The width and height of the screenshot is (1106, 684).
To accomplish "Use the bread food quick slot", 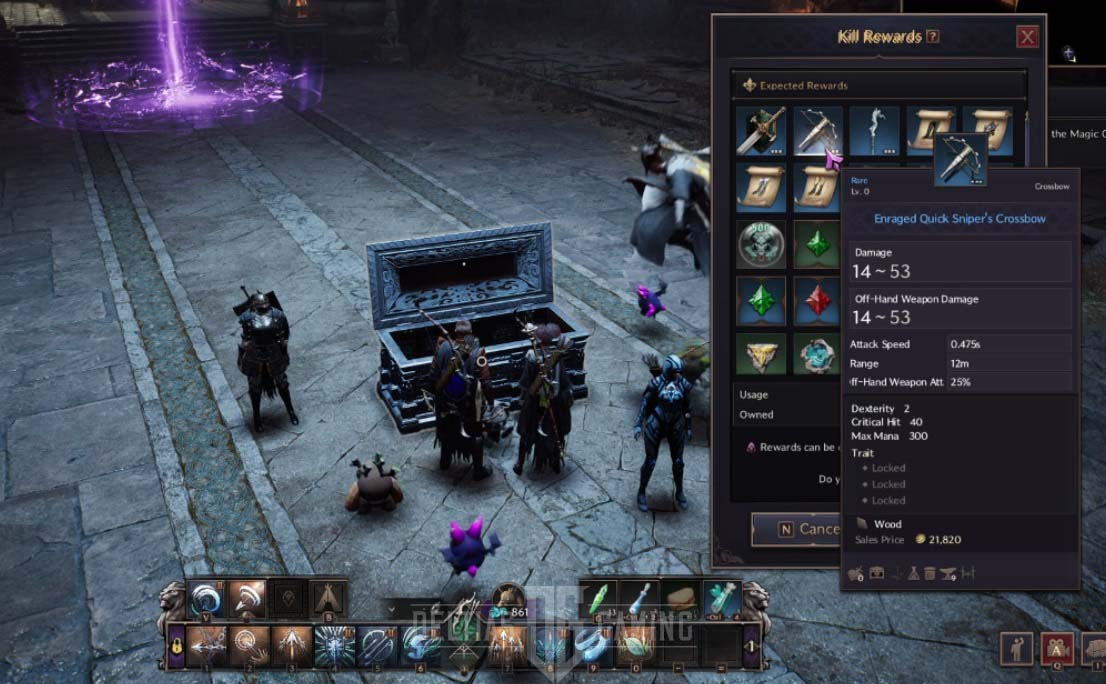I will 680,598.
